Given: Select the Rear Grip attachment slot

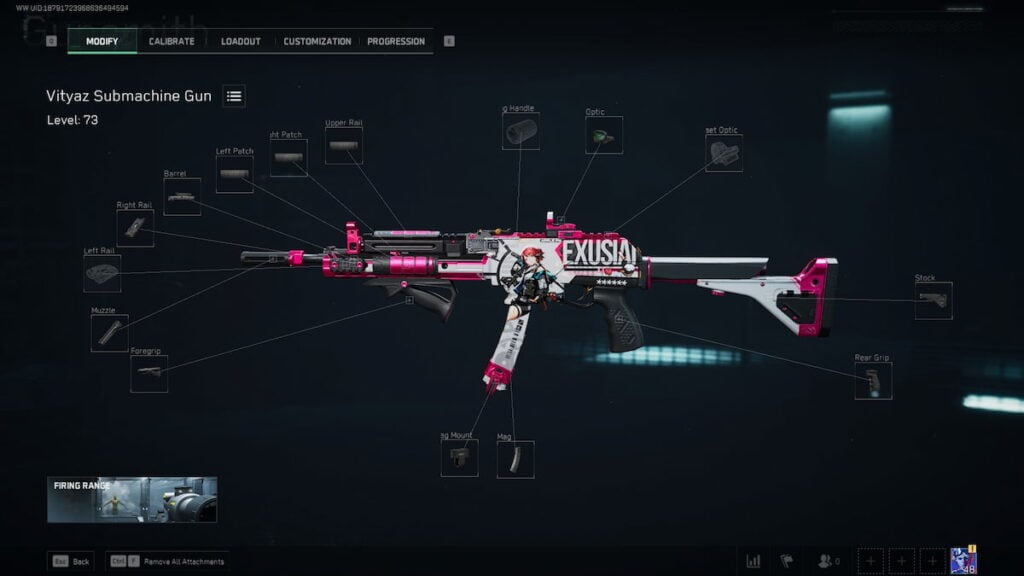Looking at the screenshot, I should (x=873, y=381).
